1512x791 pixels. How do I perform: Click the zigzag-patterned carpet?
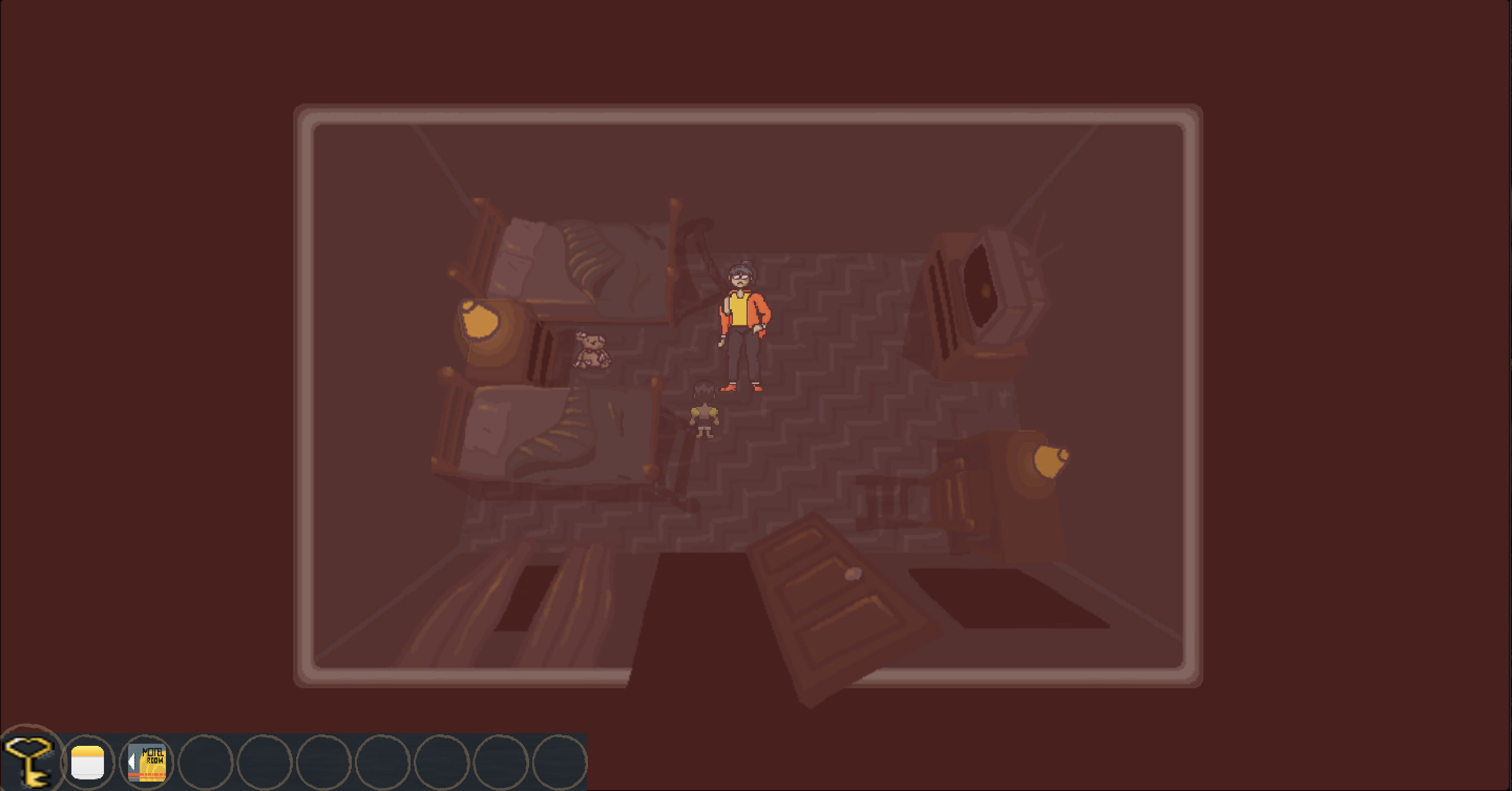(x=822, y=411)
